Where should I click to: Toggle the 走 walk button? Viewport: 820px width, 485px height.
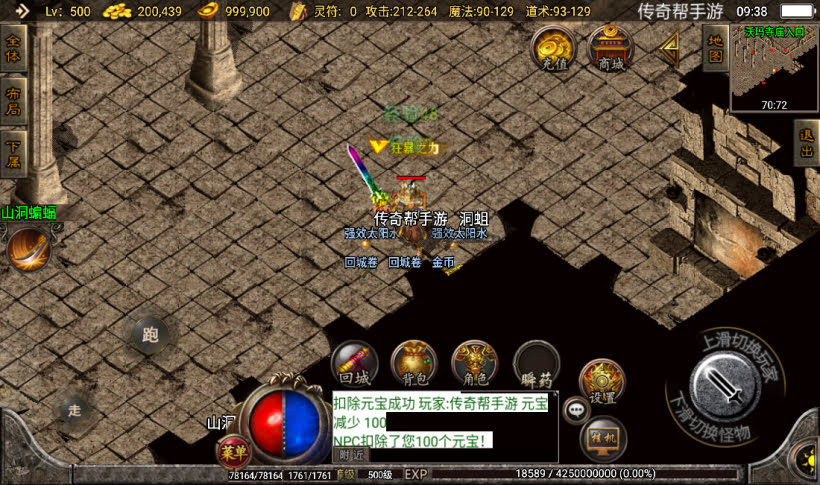(x=75, y=409)
